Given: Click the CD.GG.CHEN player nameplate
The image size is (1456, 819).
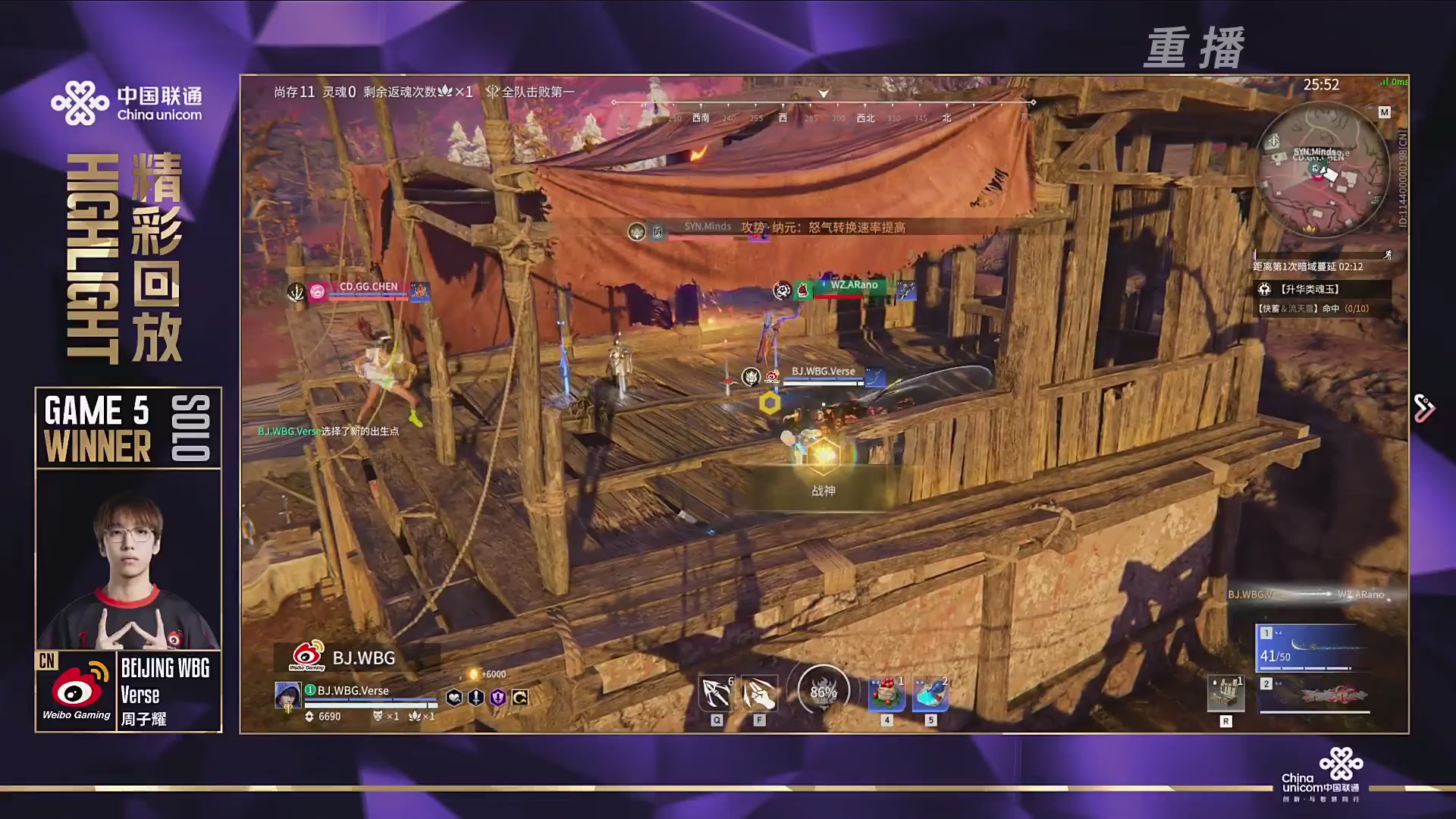Looking at the screenshot, I should (x=368, y=287).
